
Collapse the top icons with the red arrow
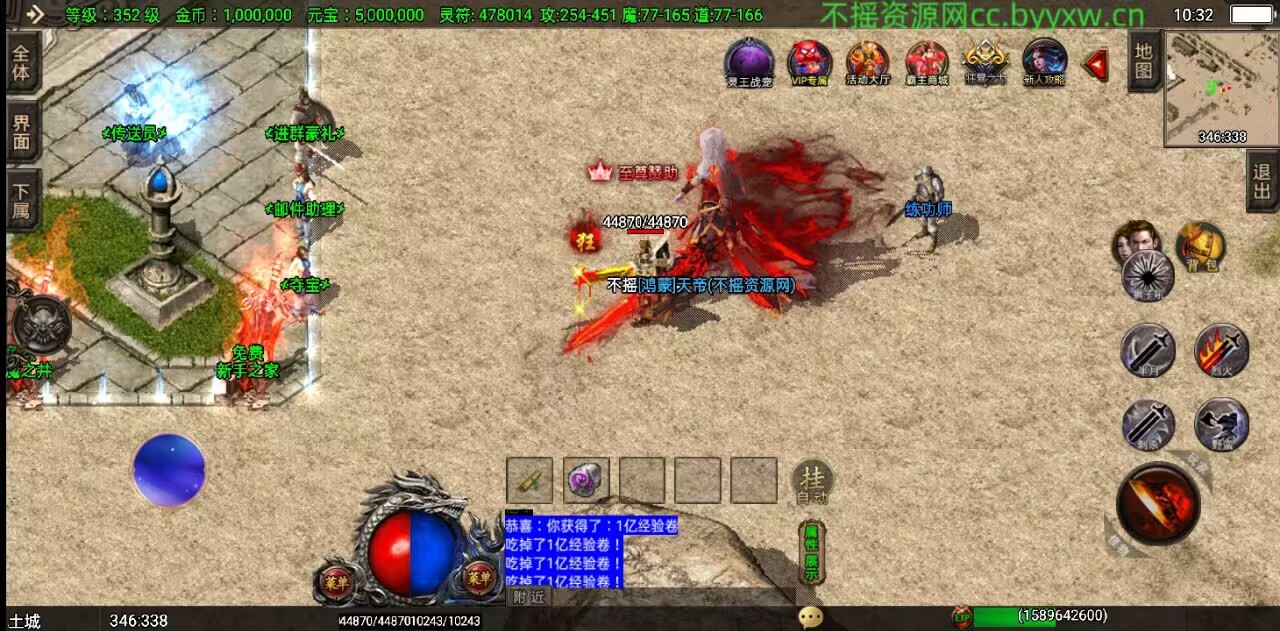point(1097,65)
